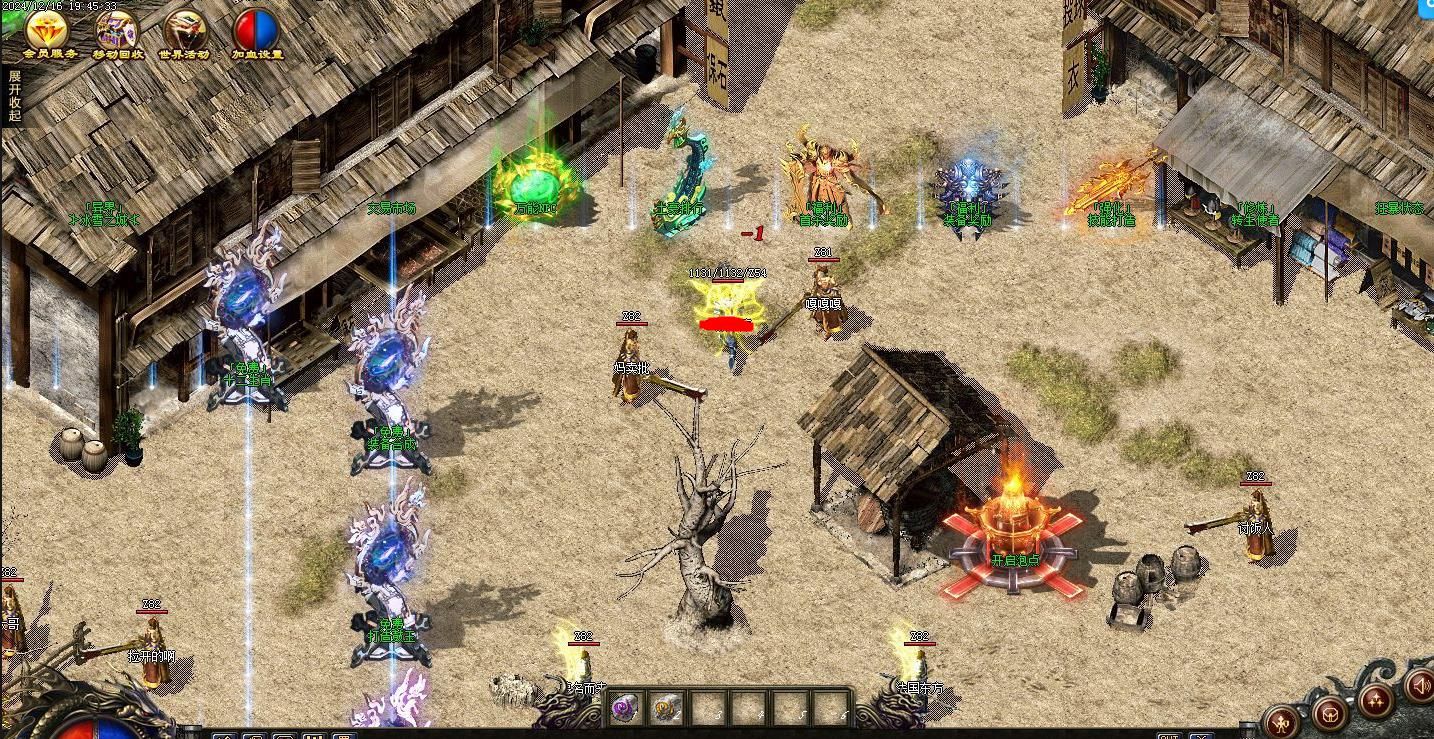Viewport: 1434px width, 739px height.
Task: Show the 世界活动 world events icon
Action: [186, 30]
